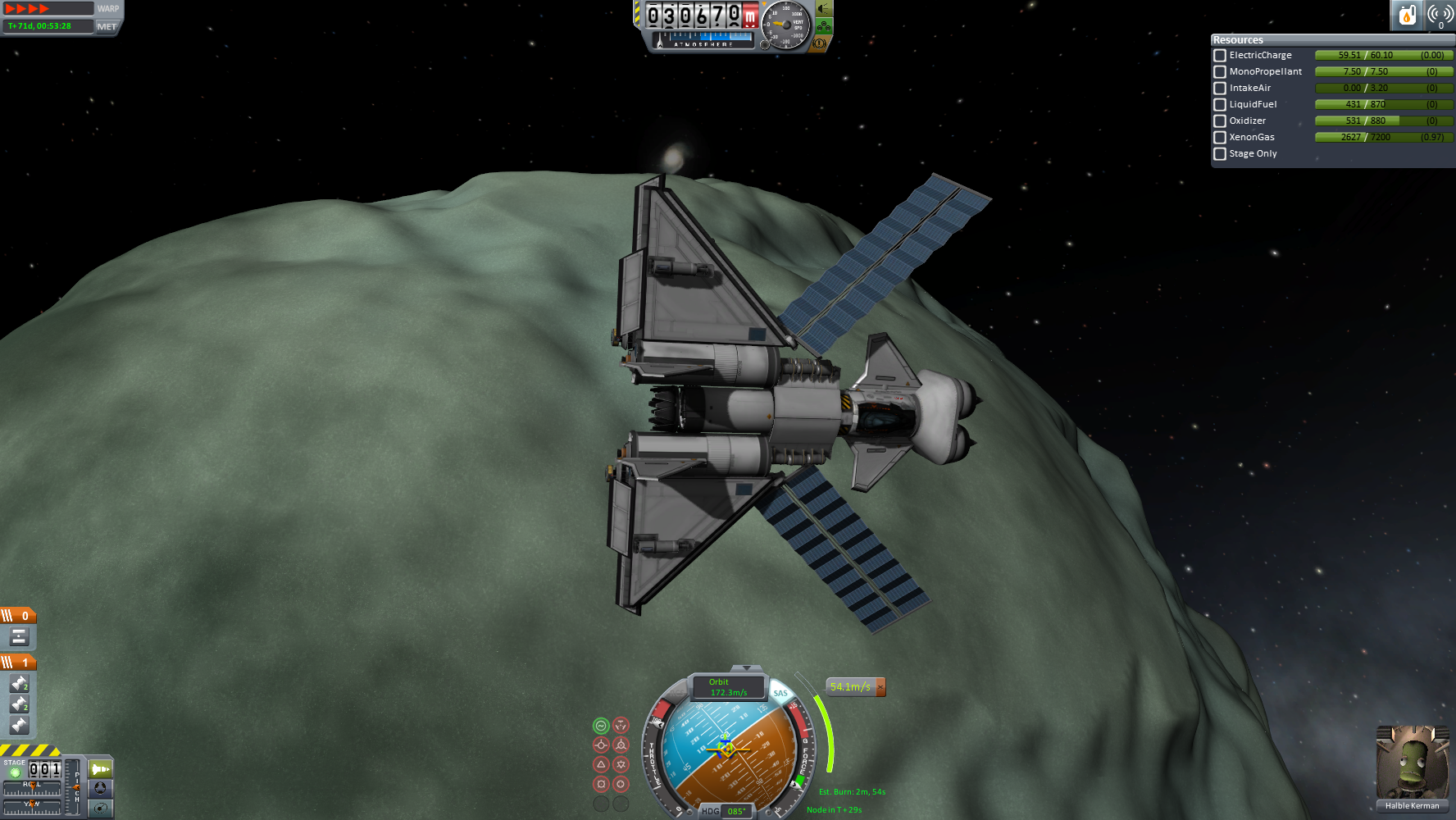Activate the green stage indicator light
Screen dimensions: 1456x820
[15, 772]
